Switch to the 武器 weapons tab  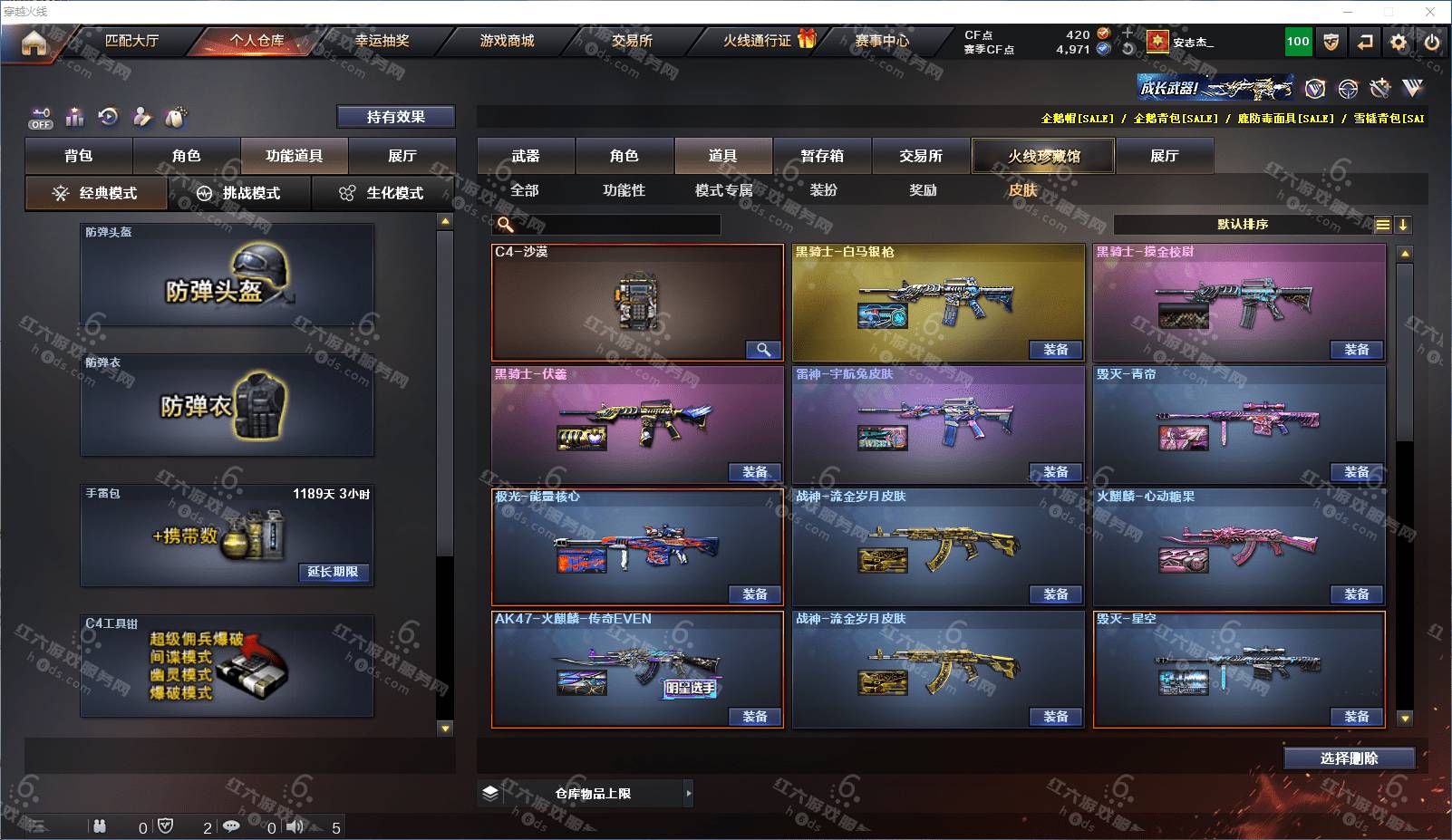(526, 156)
